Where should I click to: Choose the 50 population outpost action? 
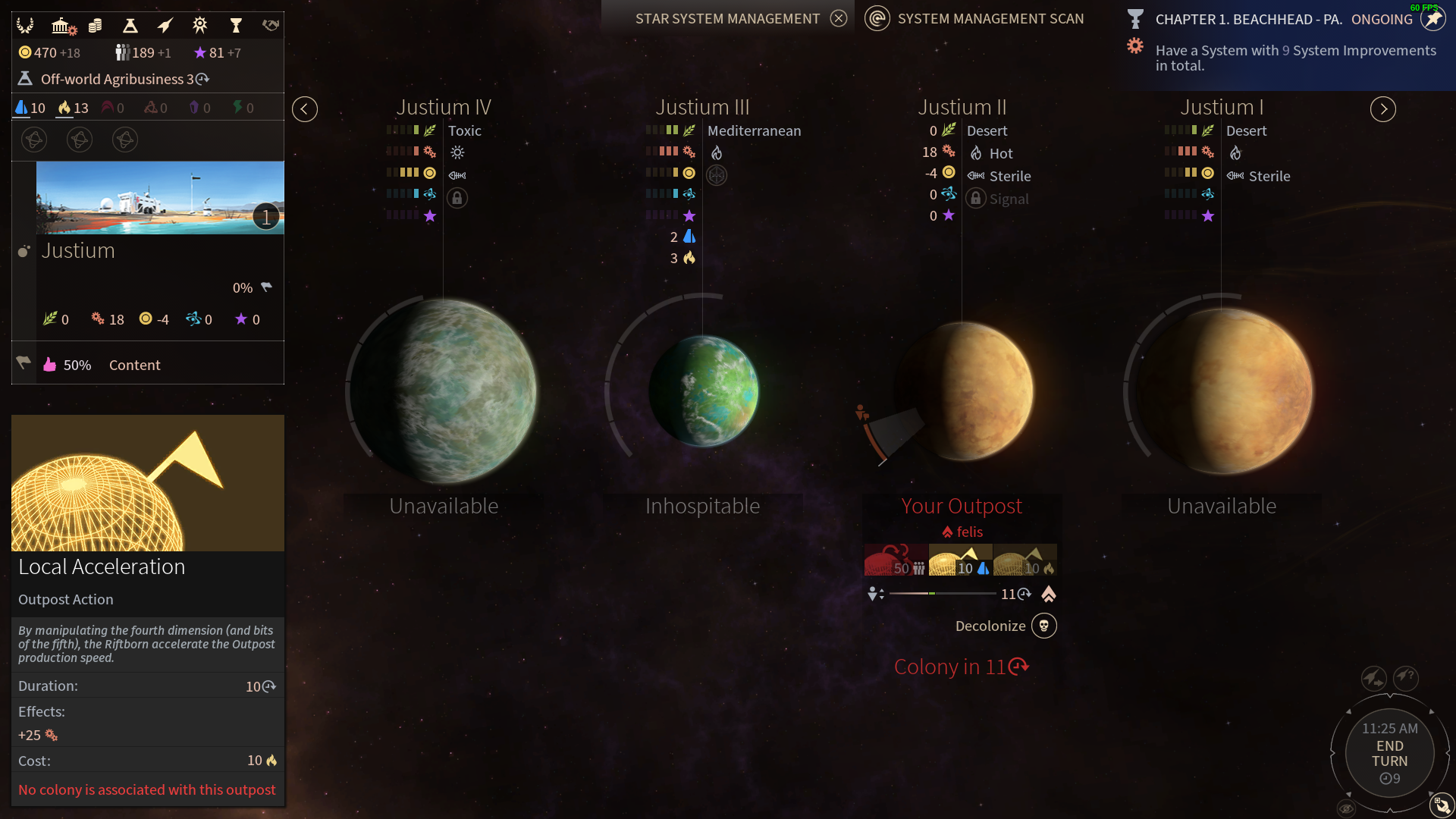coord(896,560)
